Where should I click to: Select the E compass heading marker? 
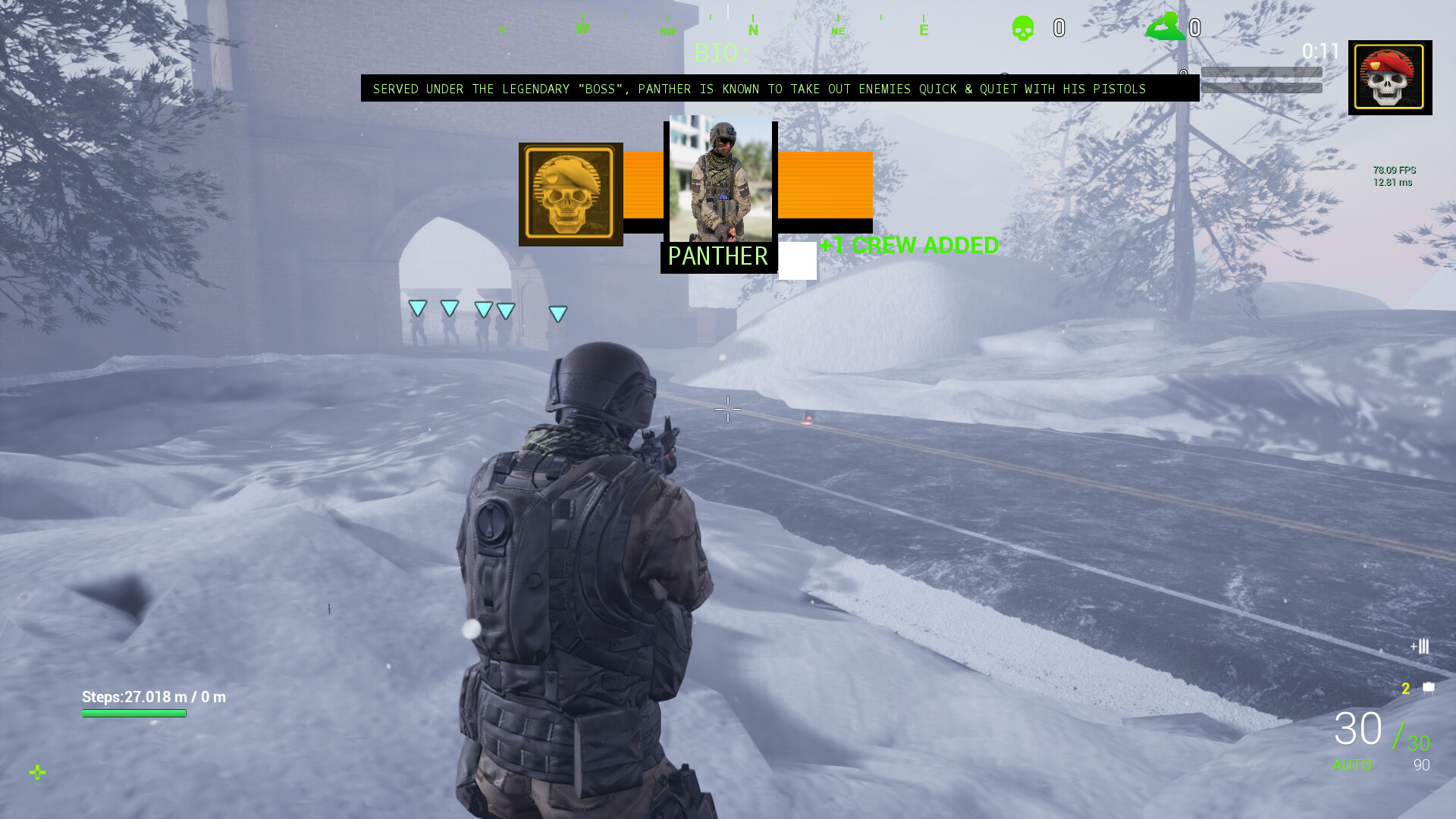(x=924, y=30)
